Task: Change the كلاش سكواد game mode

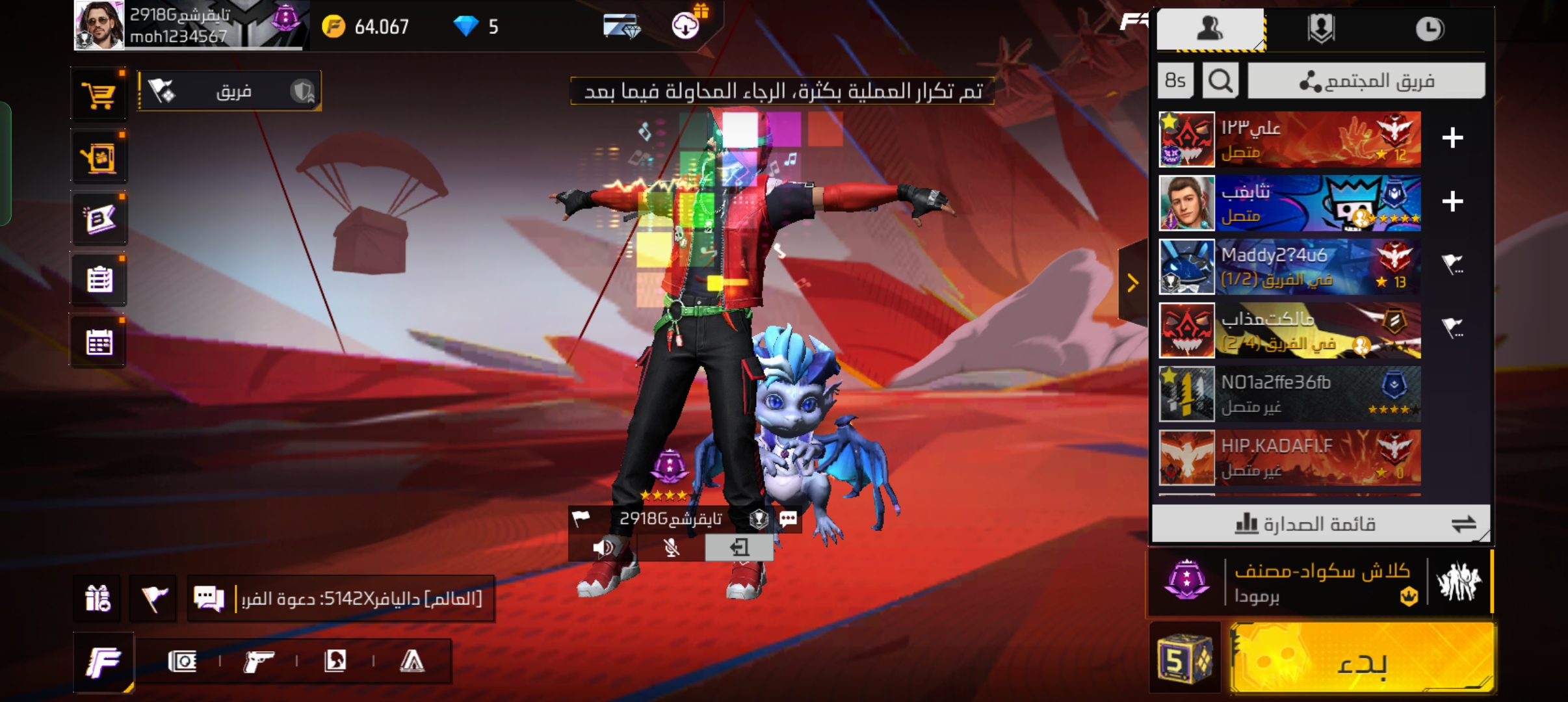Action: (1320, 582)
